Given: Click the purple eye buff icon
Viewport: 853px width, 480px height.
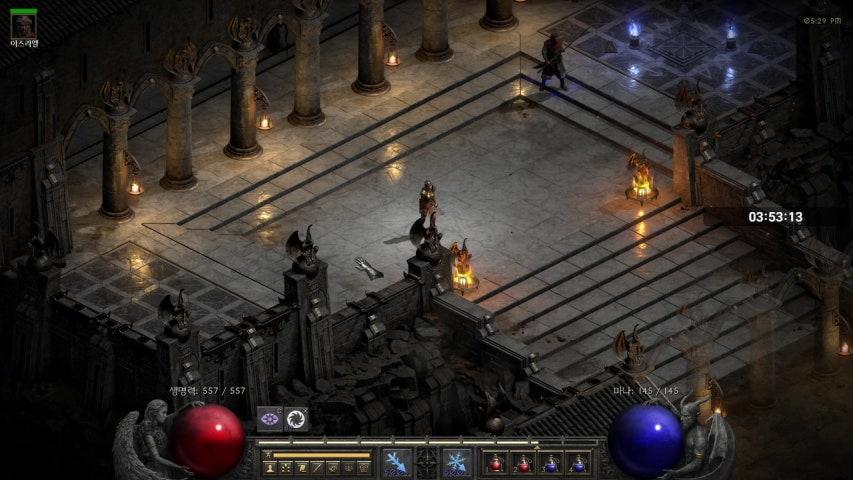Looking at the screenshot, I should [269, 419].
